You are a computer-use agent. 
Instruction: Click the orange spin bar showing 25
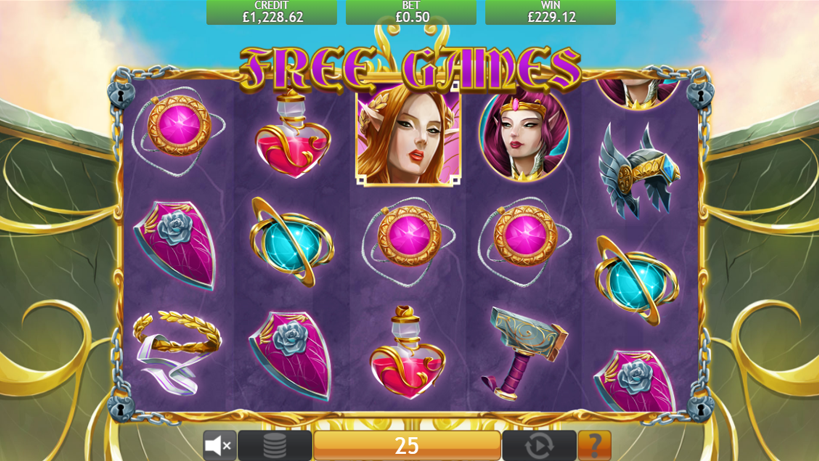(x=406, y=445)
